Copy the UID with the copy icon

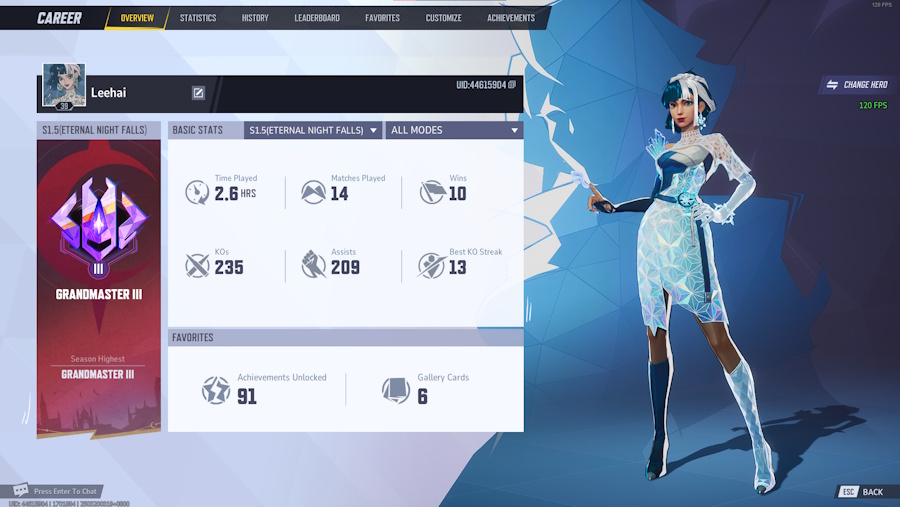(x=512, y=85)
